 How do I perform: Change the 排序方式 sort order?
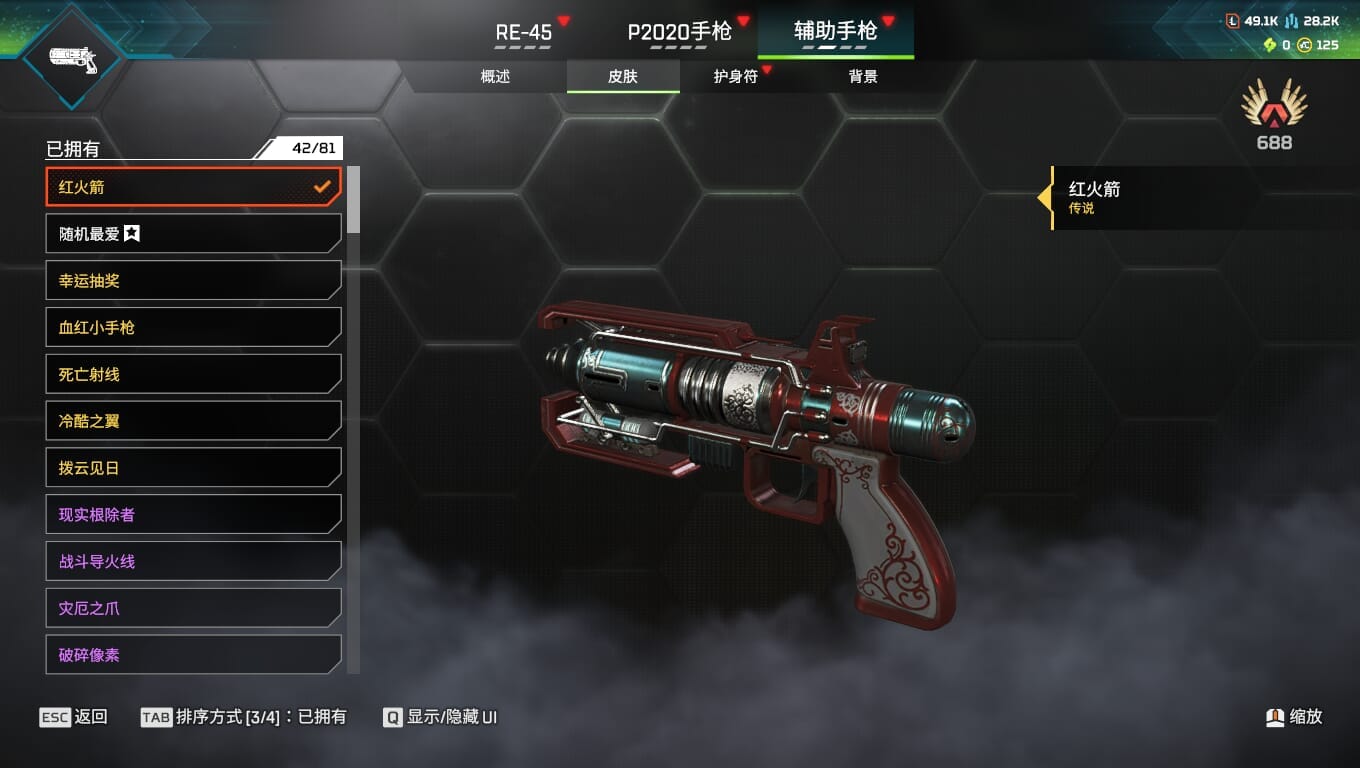(244, 717)
